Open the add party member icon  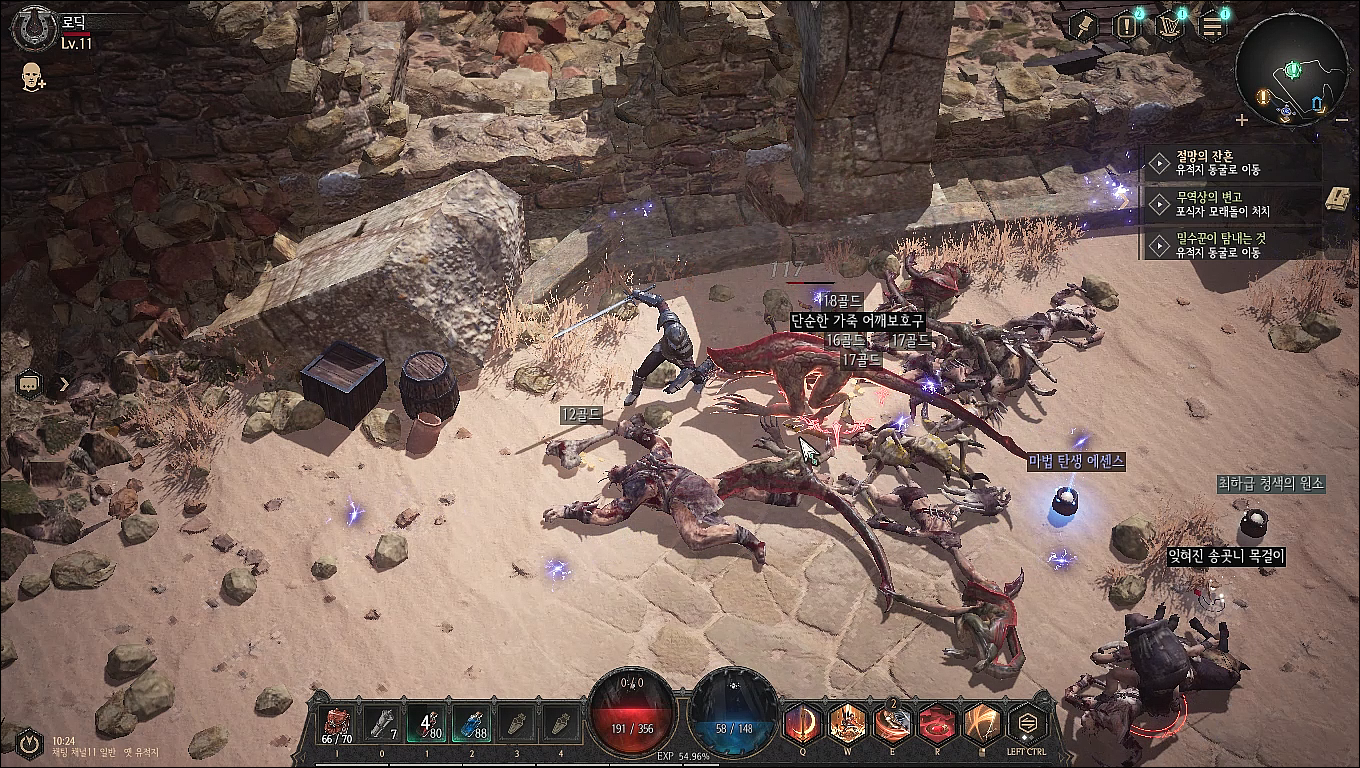coord(33,77)
